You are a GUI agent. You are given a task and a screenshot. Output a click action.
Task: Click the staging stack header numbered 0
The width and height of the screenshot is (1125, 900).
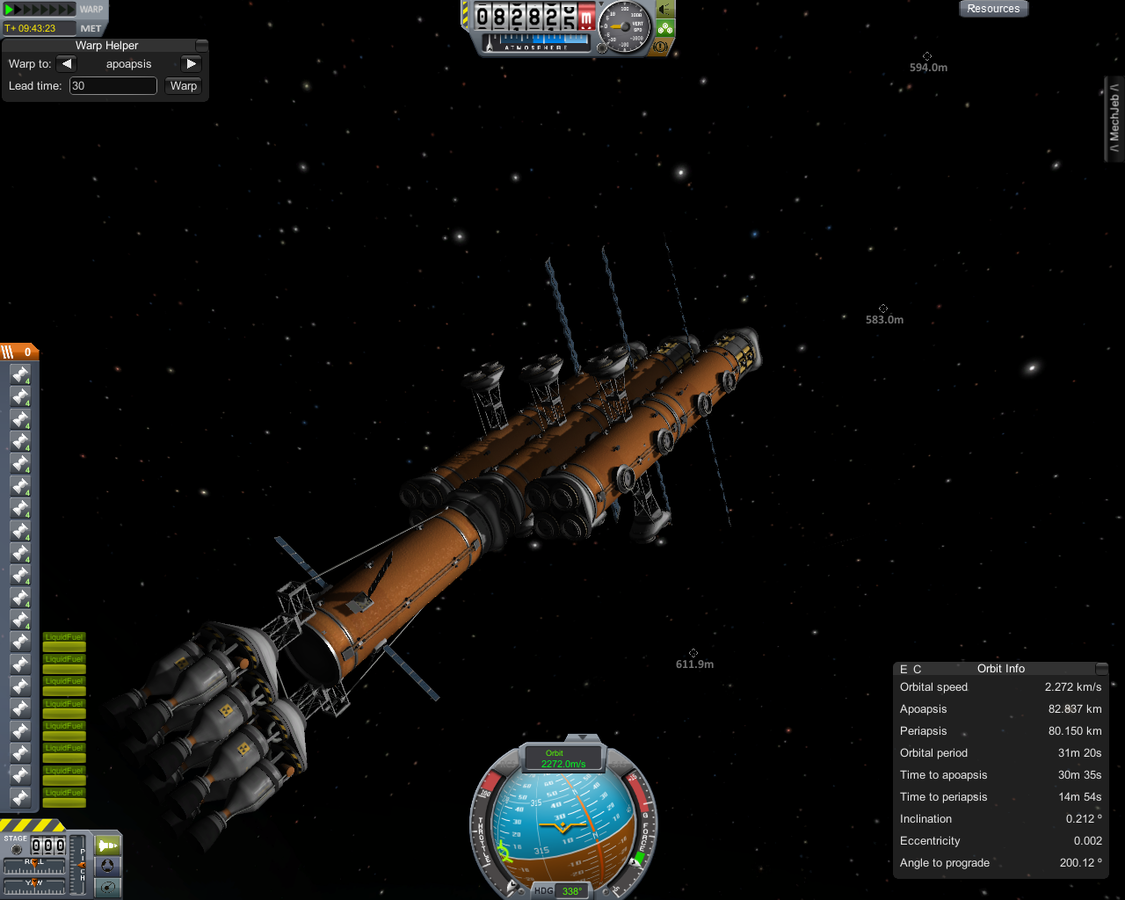(20, 351)
